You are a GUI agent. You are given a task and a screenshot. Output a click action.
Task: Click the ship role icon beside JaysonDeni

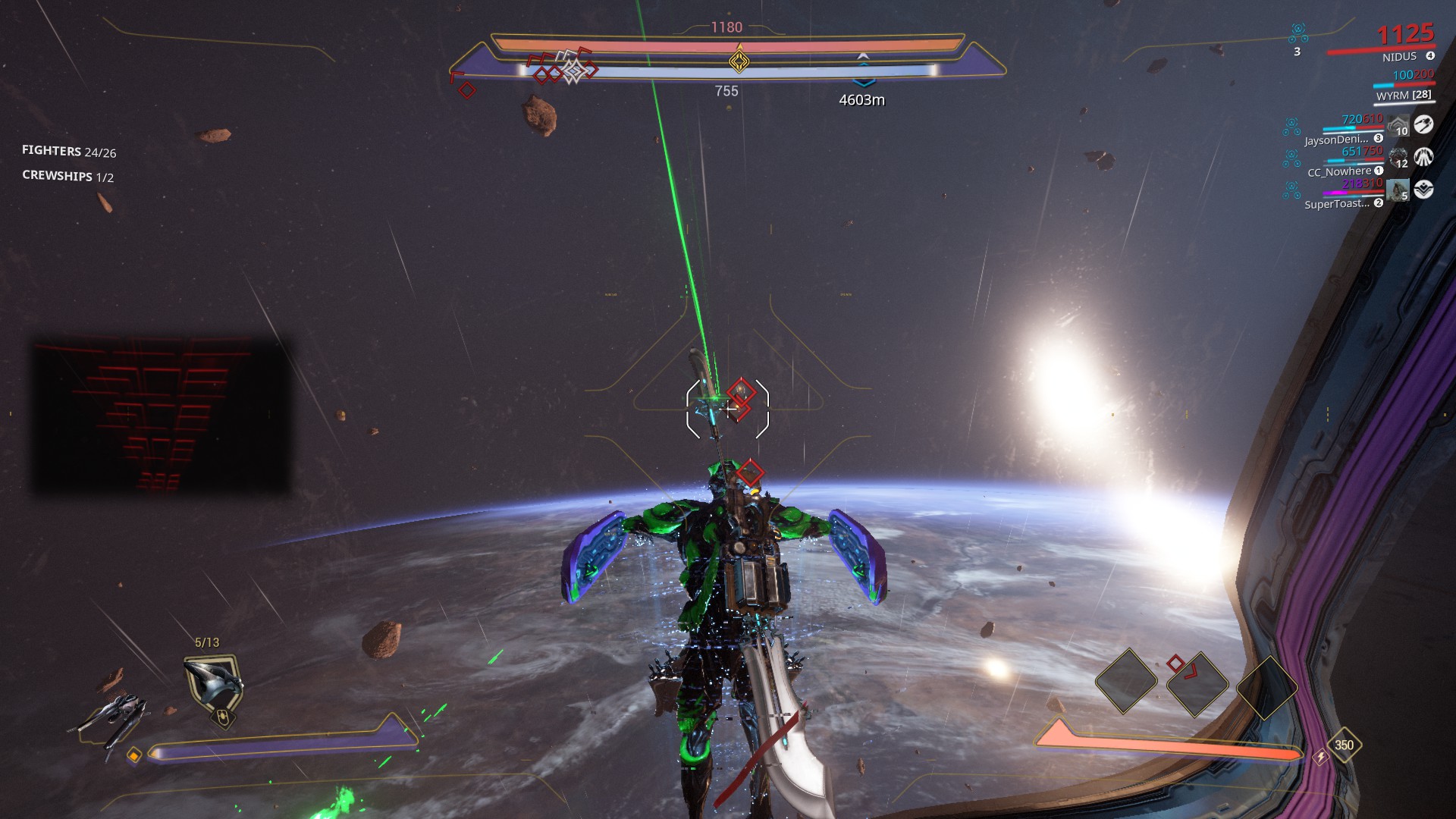1423,124
